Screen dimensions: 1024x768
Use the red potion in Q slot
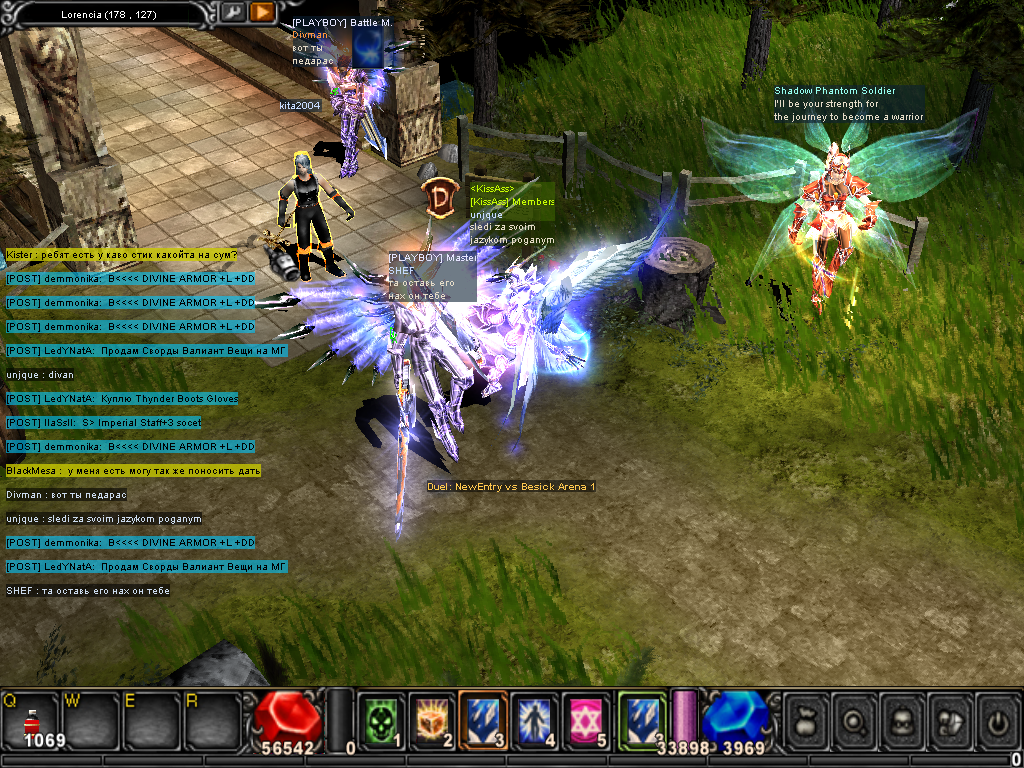[x=30, y=717]
